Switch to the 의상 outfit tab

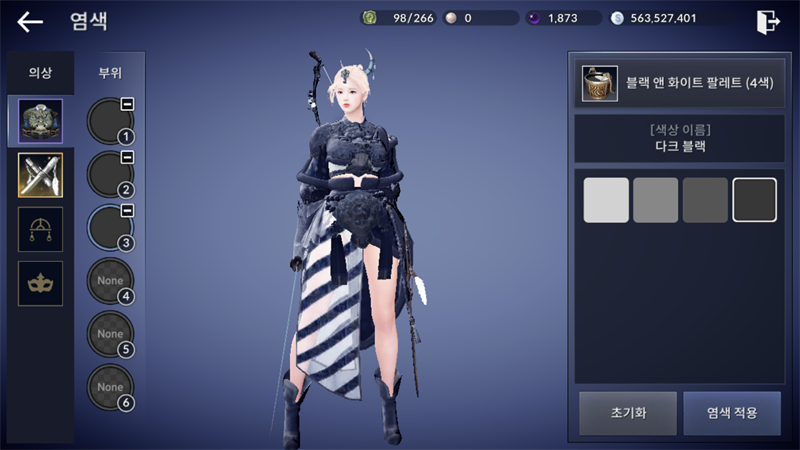40,73
